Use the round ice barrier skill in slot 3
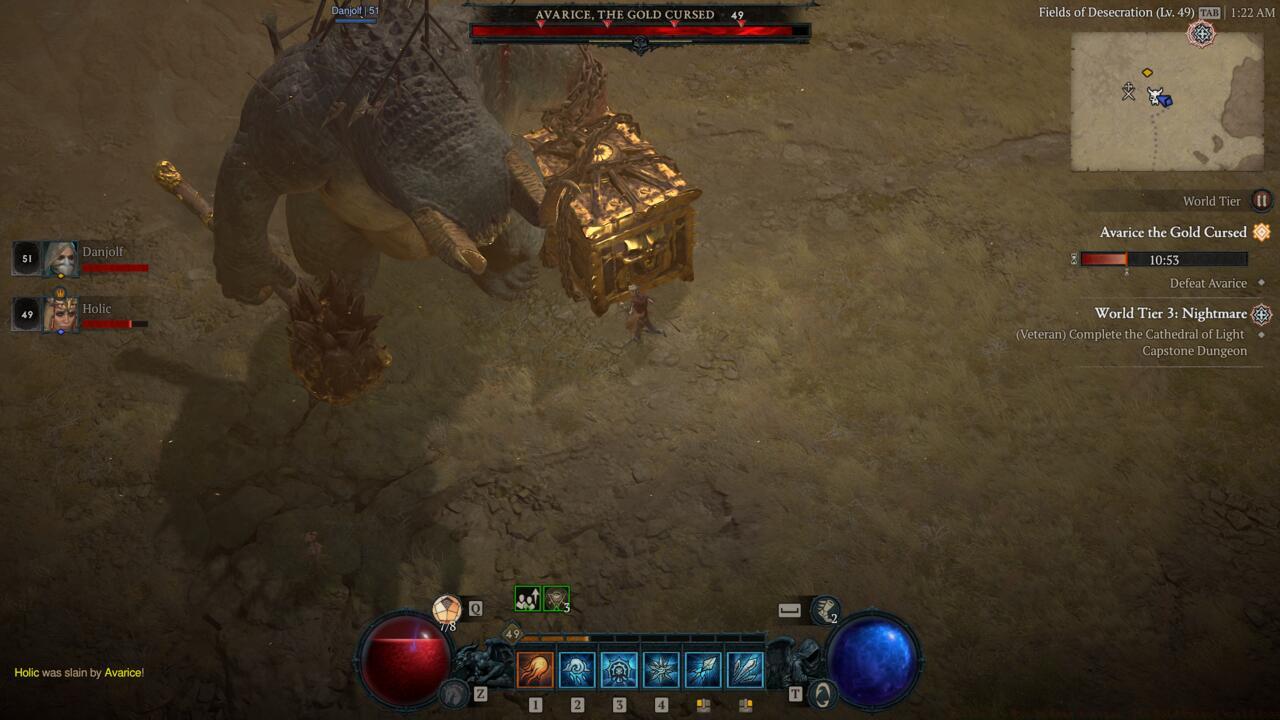 click(x=619, y=669)
